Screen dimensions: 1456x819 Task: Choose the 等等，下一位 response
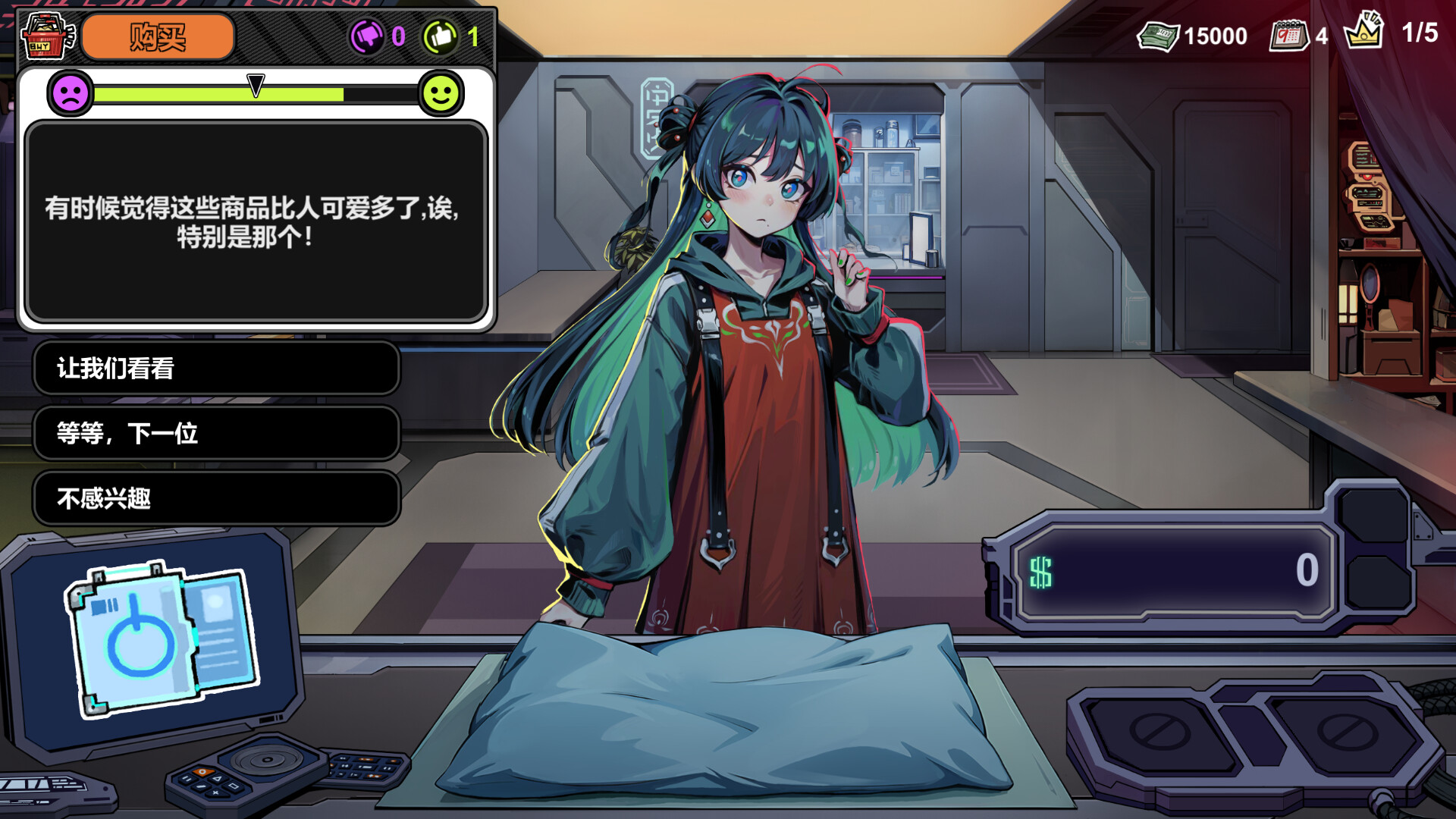point(216,434)
